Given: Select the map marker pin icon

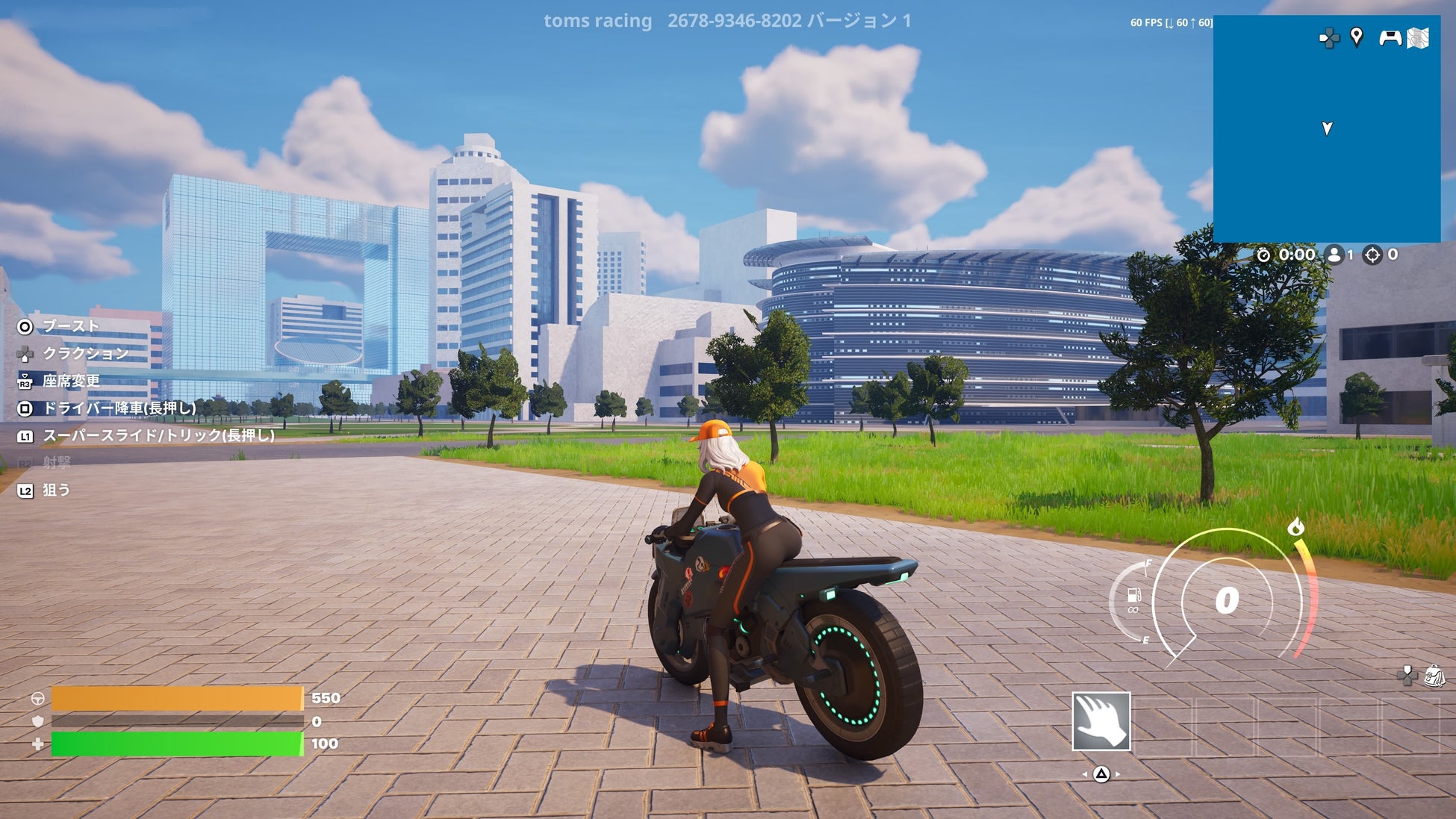Looking at the screenshot, I should (1357, 37).
